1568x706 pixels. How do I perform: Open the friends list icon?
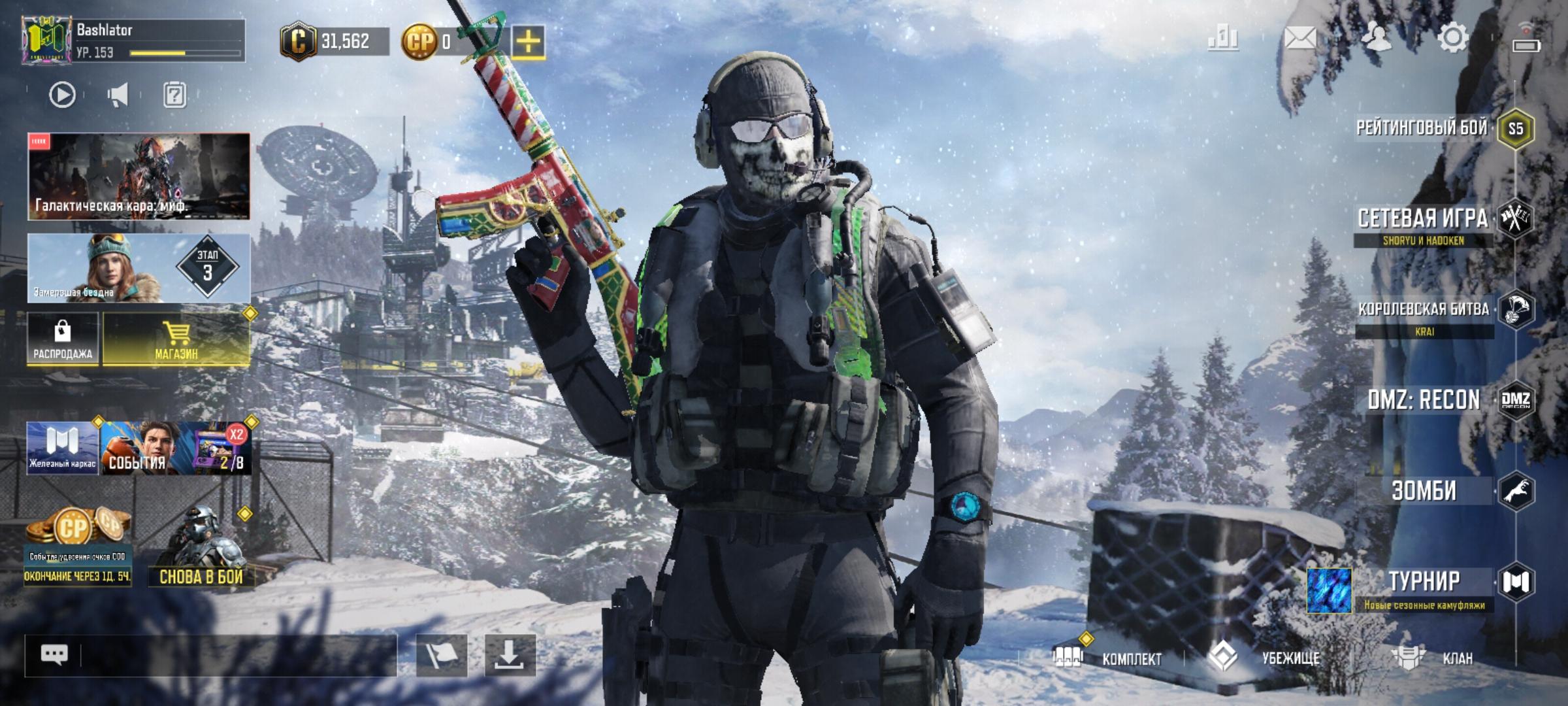pos(1377,38)
